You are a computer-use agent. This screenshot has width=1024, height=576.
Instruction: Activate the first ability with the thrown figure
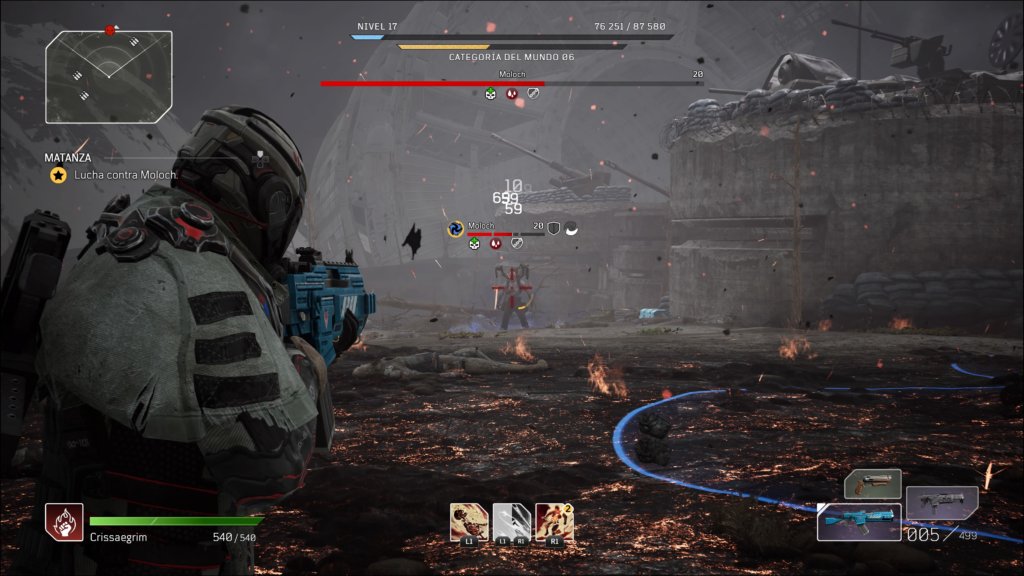(469, 522)
